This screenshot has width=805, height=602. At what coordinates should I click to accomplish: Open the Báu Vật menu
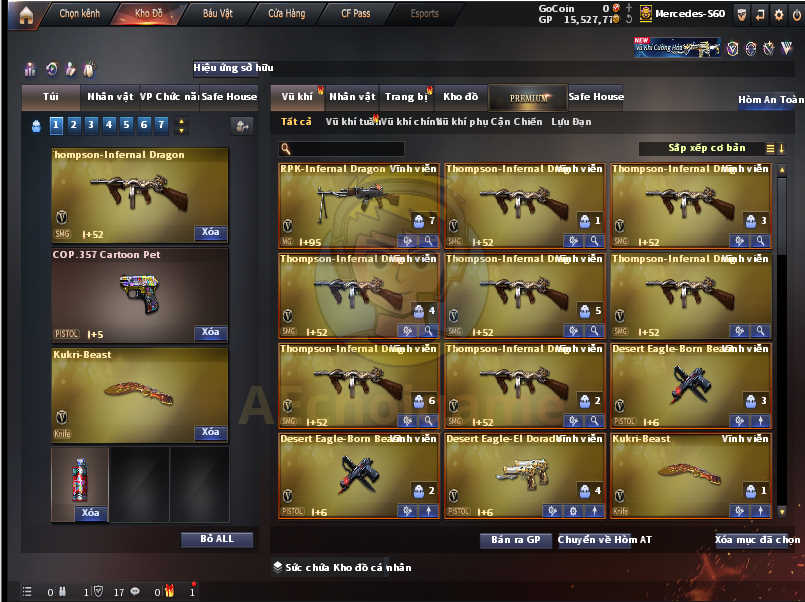(x=218, y=14)
